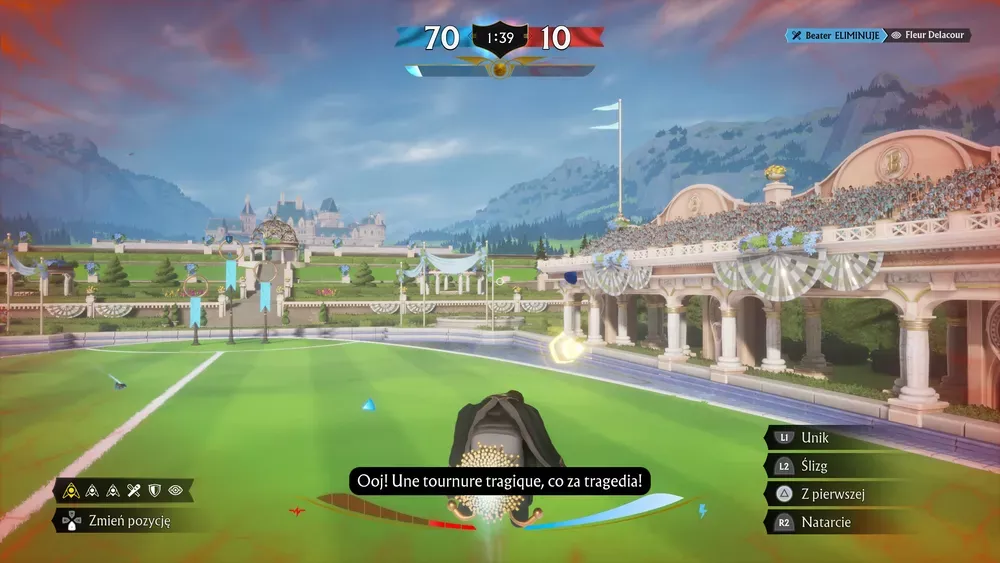This screenshot has width=1000, height=563.
Task: Switch to the Beater crossed-bats position icon
Action: point(133,490)
